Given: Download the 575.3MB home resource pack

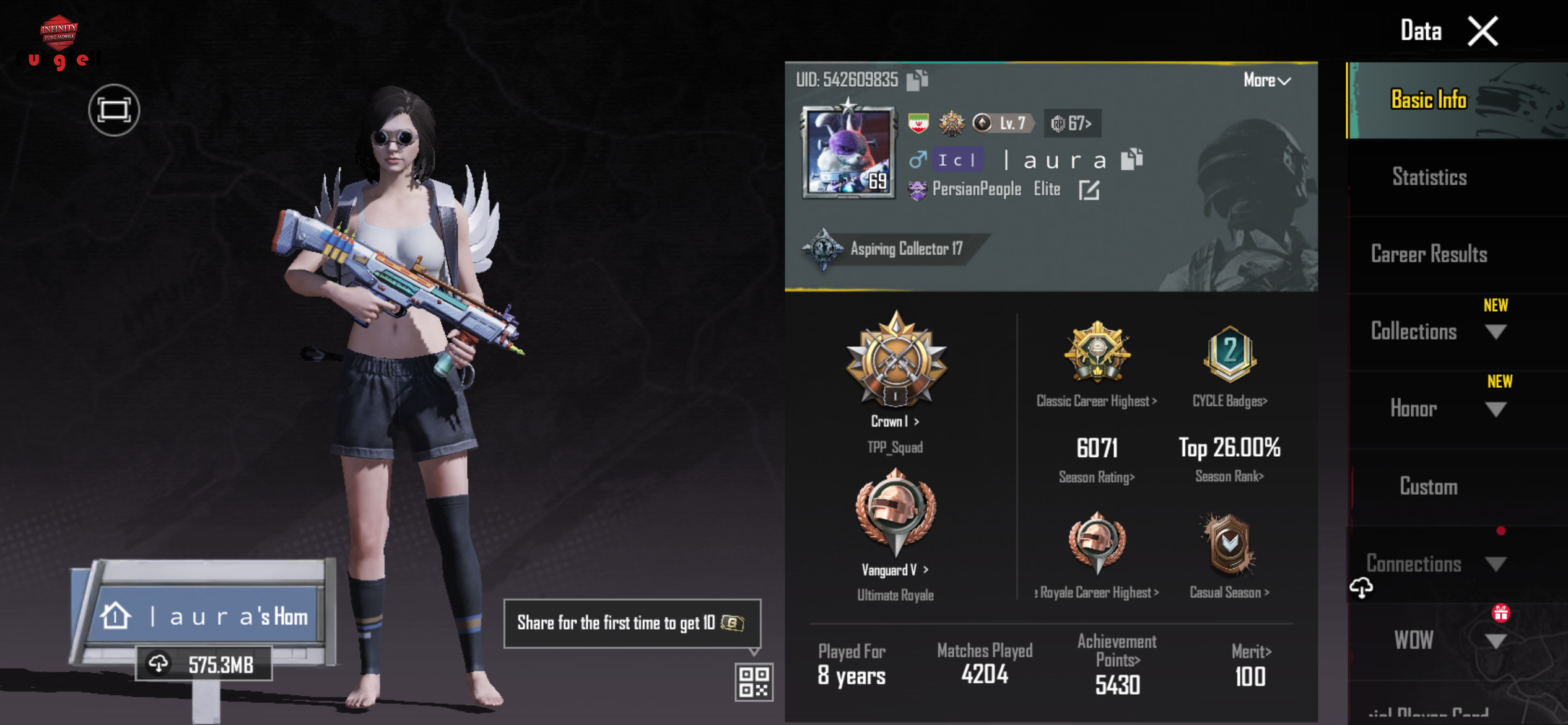Looking at the screenshot, I should (x=204, y=664).
